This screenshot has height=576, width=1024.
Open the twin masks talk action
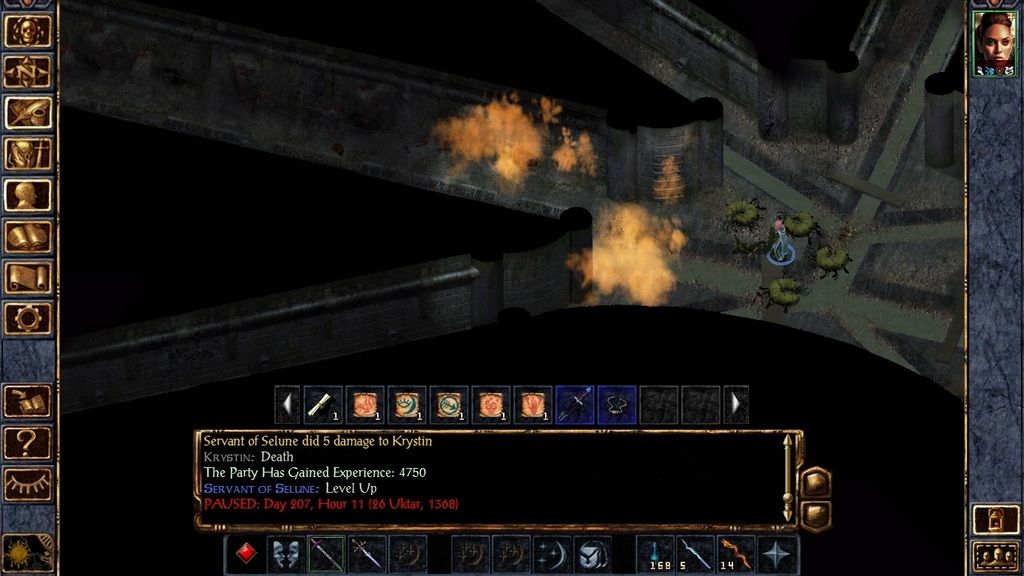click(285, 554)
